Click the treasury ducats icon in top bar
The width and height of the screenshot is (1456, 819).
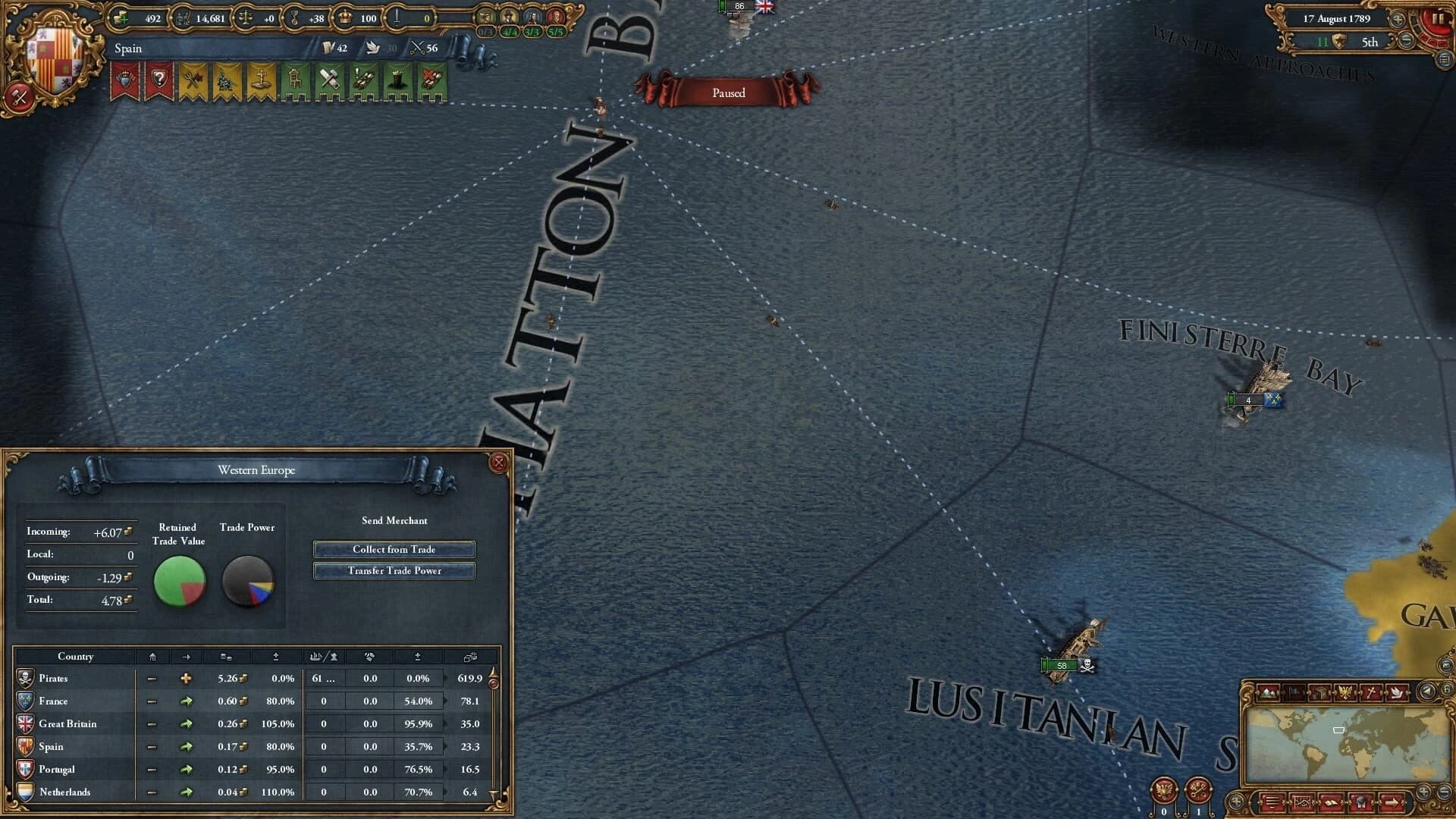click(x=119, y=17)
